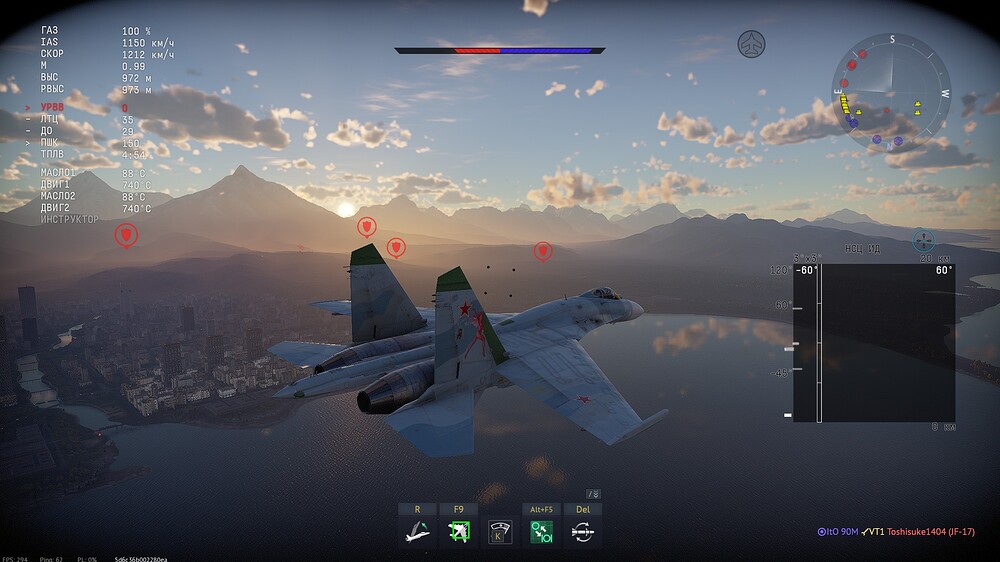Select the Toshisuke1404 (JF-17) kill feed entry
Image resolution: width=1000 pixels, height=562 pixels.
[x=930, y=532]
